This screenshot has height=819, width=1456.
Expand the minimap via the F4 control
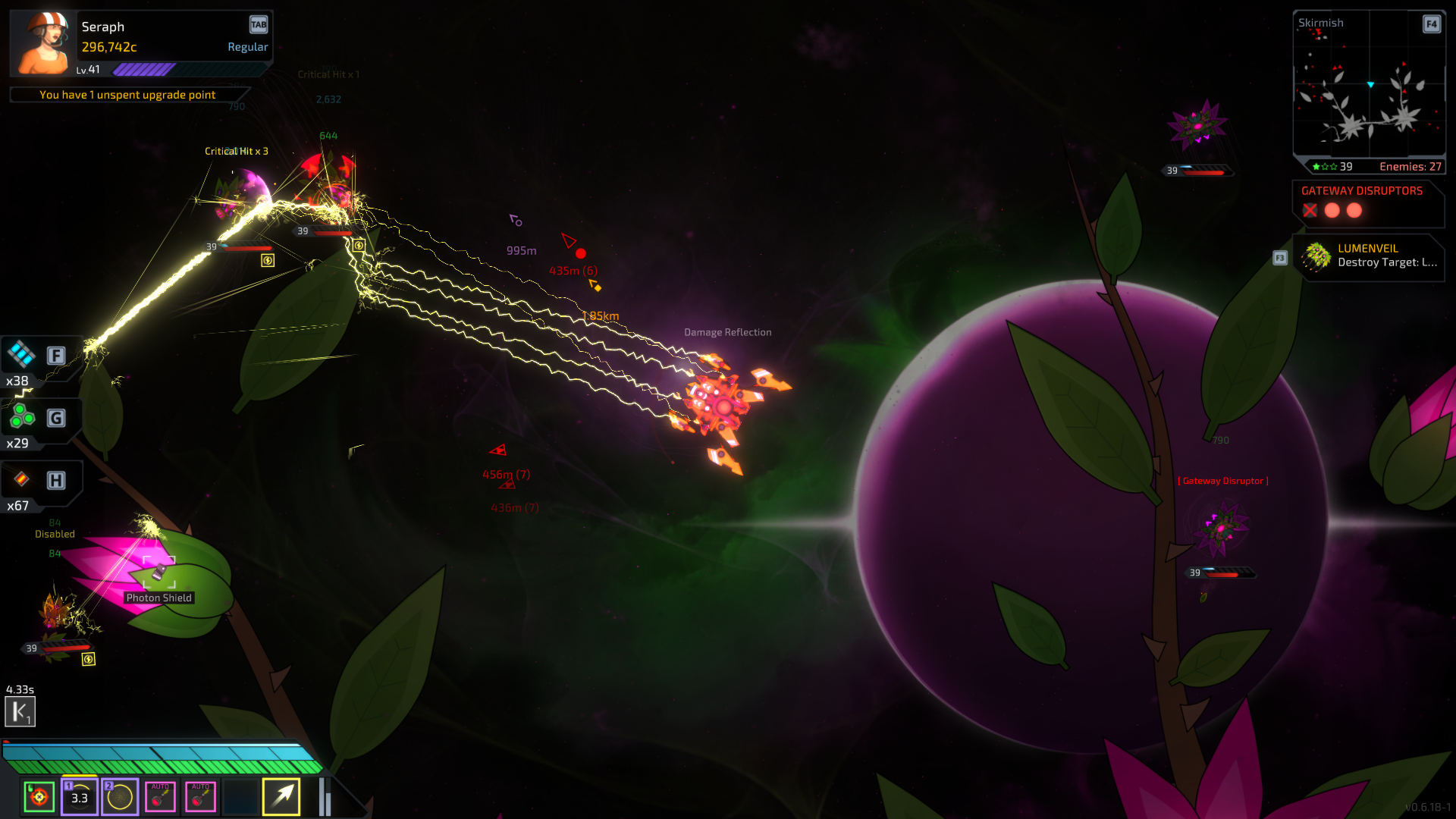click(1431, 24)
